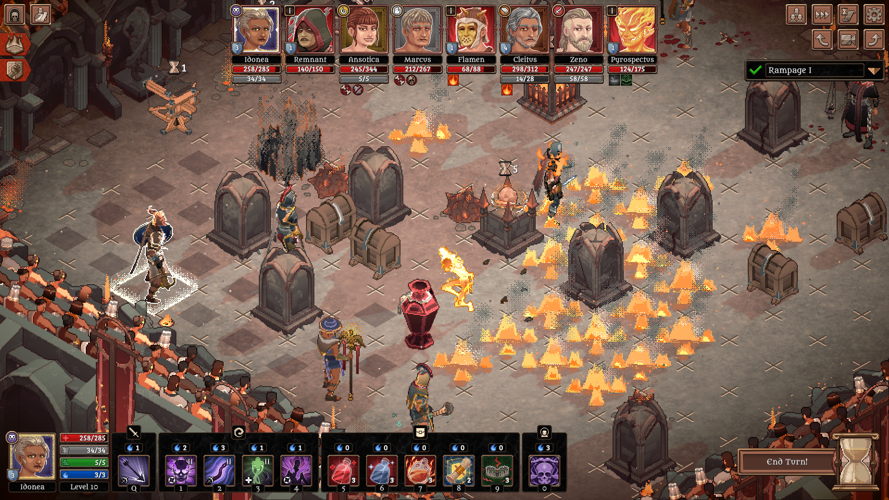Expand the Rampage I objective dropdown
The image size is (889, 500).
pos(873,70)
